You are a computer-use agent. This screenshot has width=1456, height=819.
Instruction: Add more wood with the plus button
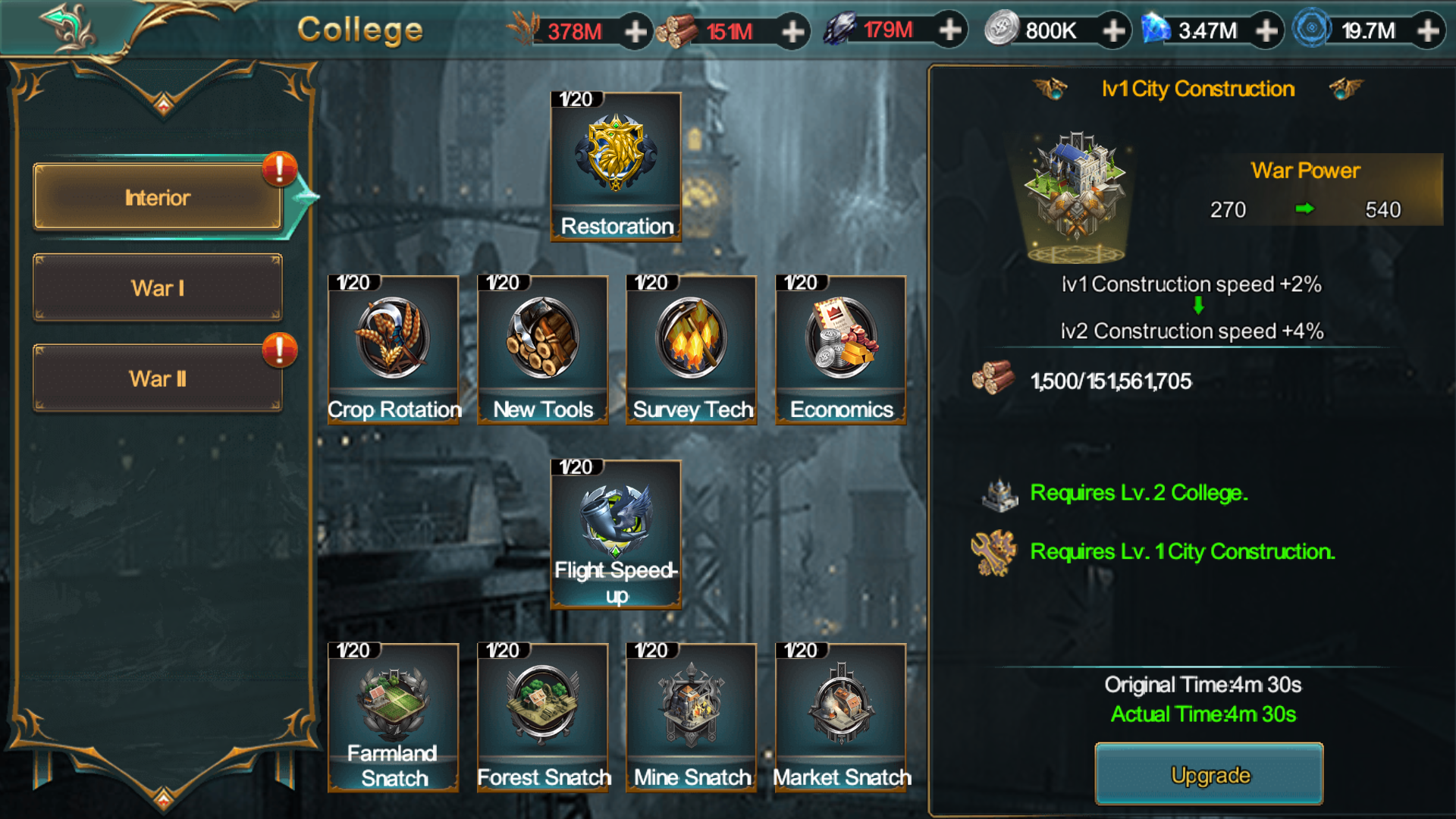click(x=792, y=31)
